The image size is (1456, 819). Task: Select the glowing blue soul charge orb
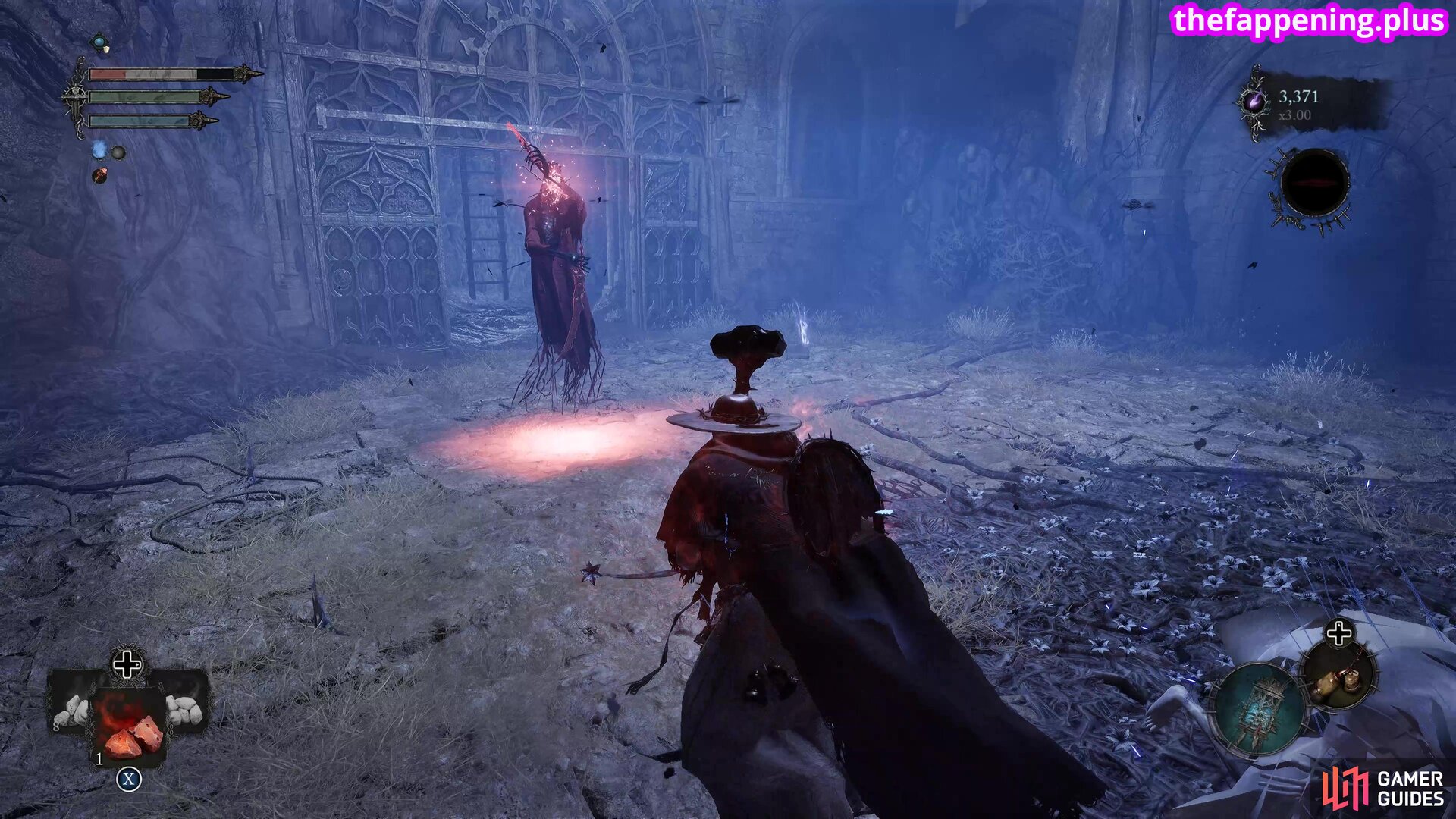pyautogui.click(x=99, y=151)
